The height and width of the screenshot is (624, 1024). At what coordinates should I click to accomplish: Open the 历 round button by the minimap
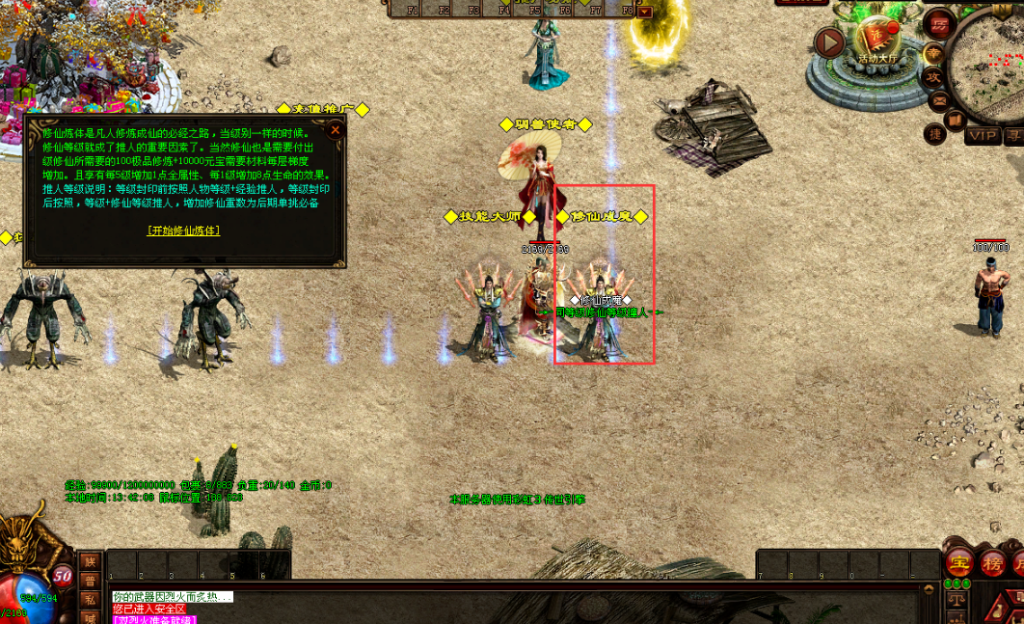(x=939, y=24)
